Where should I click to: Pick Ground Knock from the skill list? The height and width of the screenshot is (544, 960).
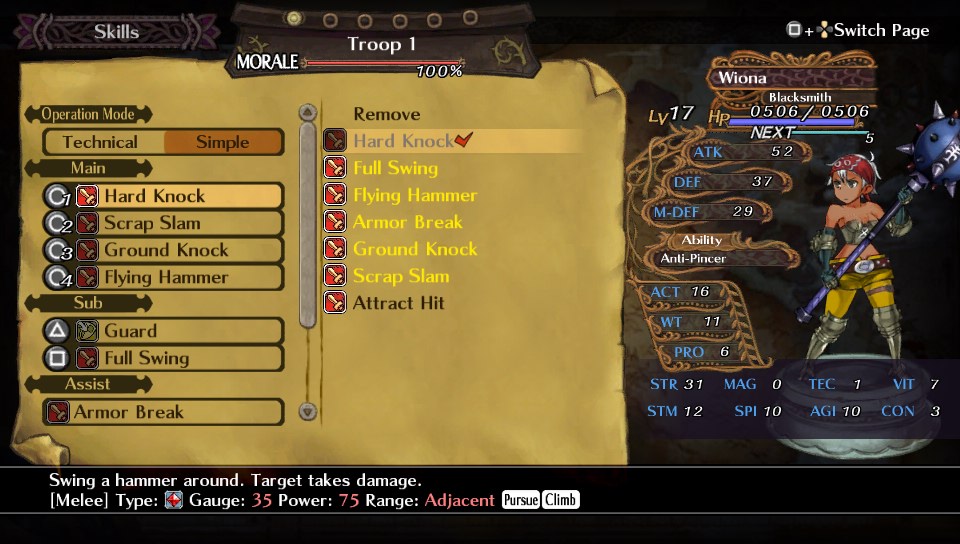point(415,249)
